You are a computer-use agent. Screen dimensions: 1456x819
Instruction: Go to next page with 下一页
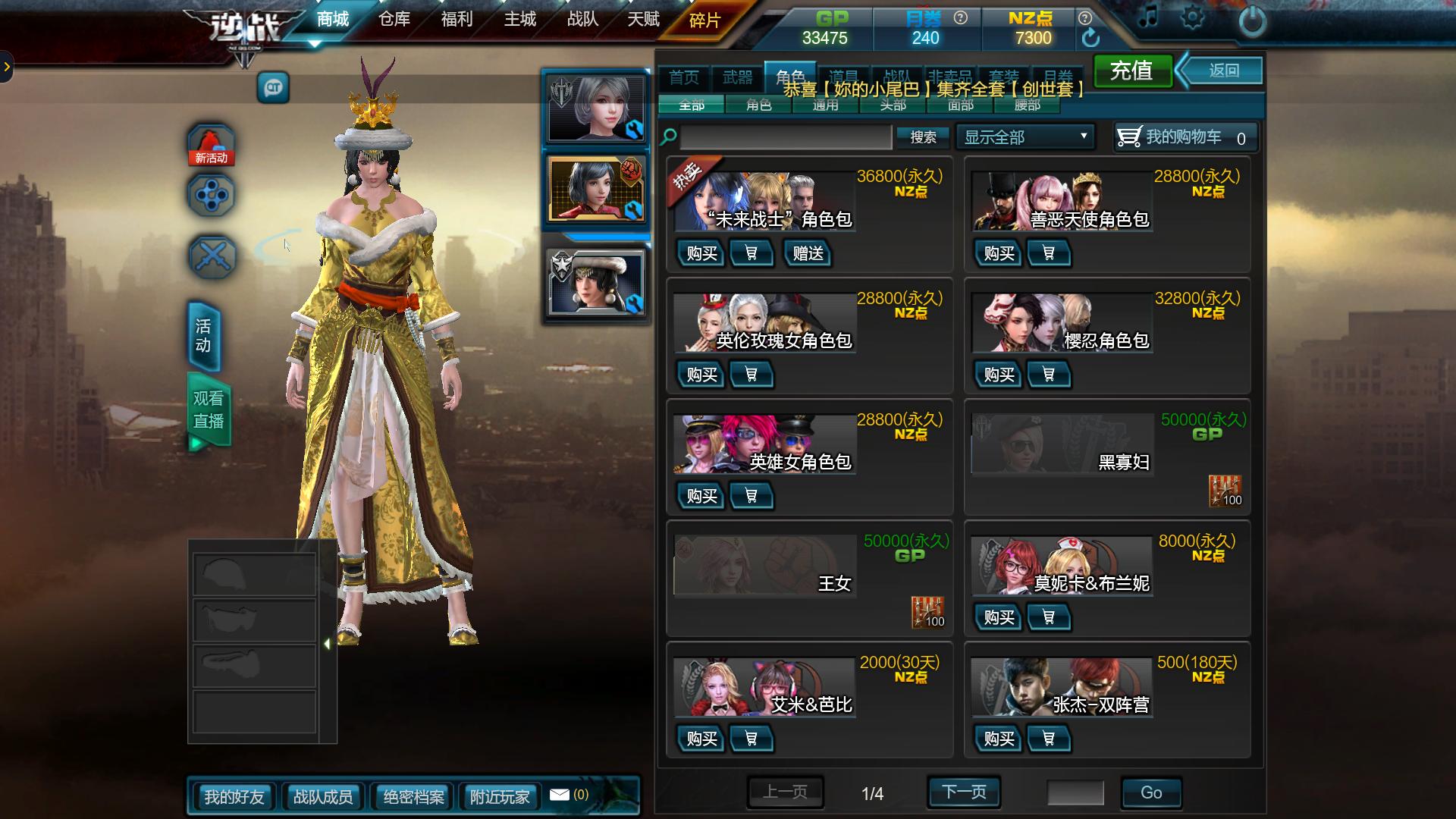click(964, 792)
